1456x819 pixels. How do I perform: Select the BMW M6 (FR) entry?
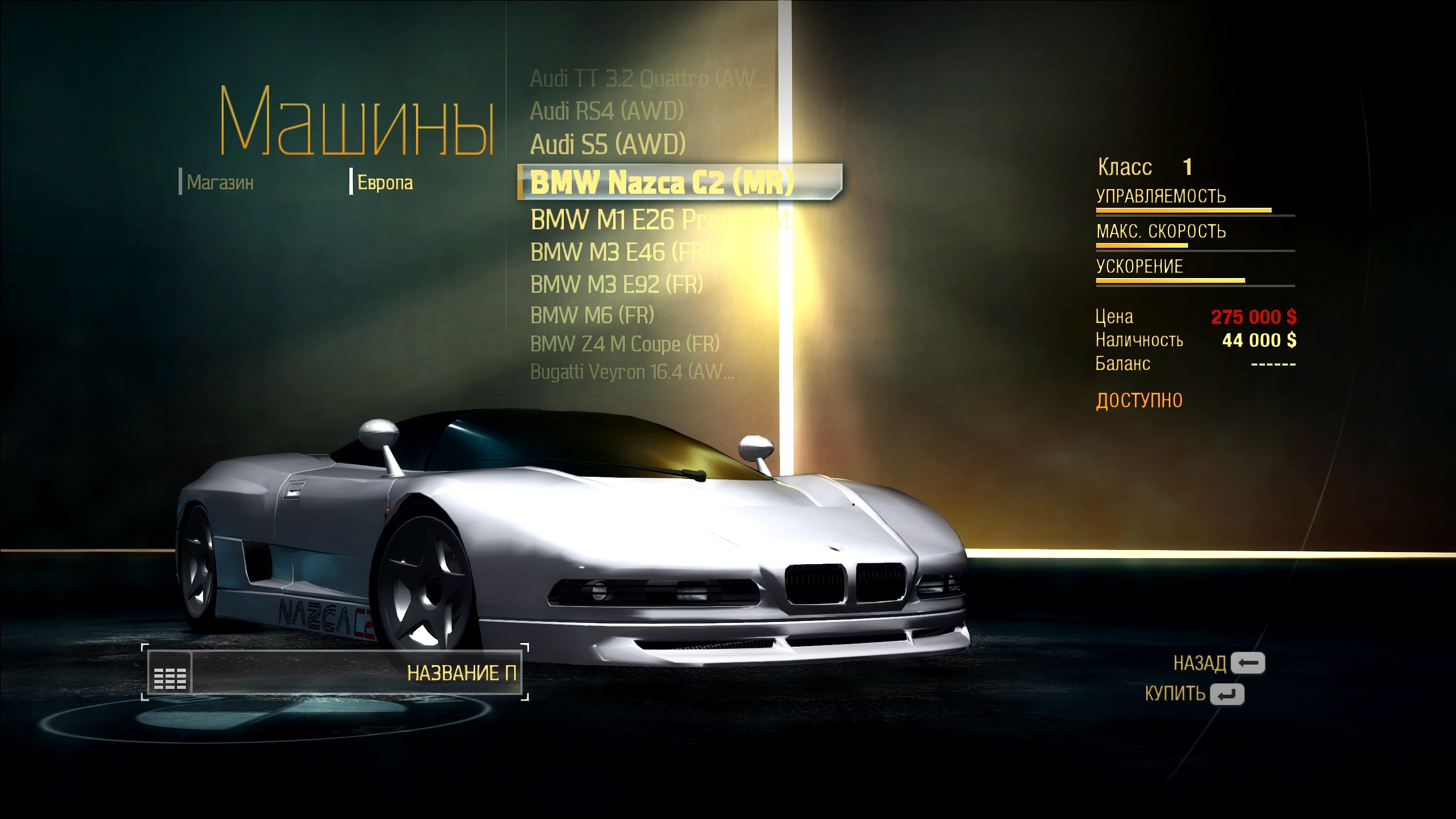click(592, 315)
